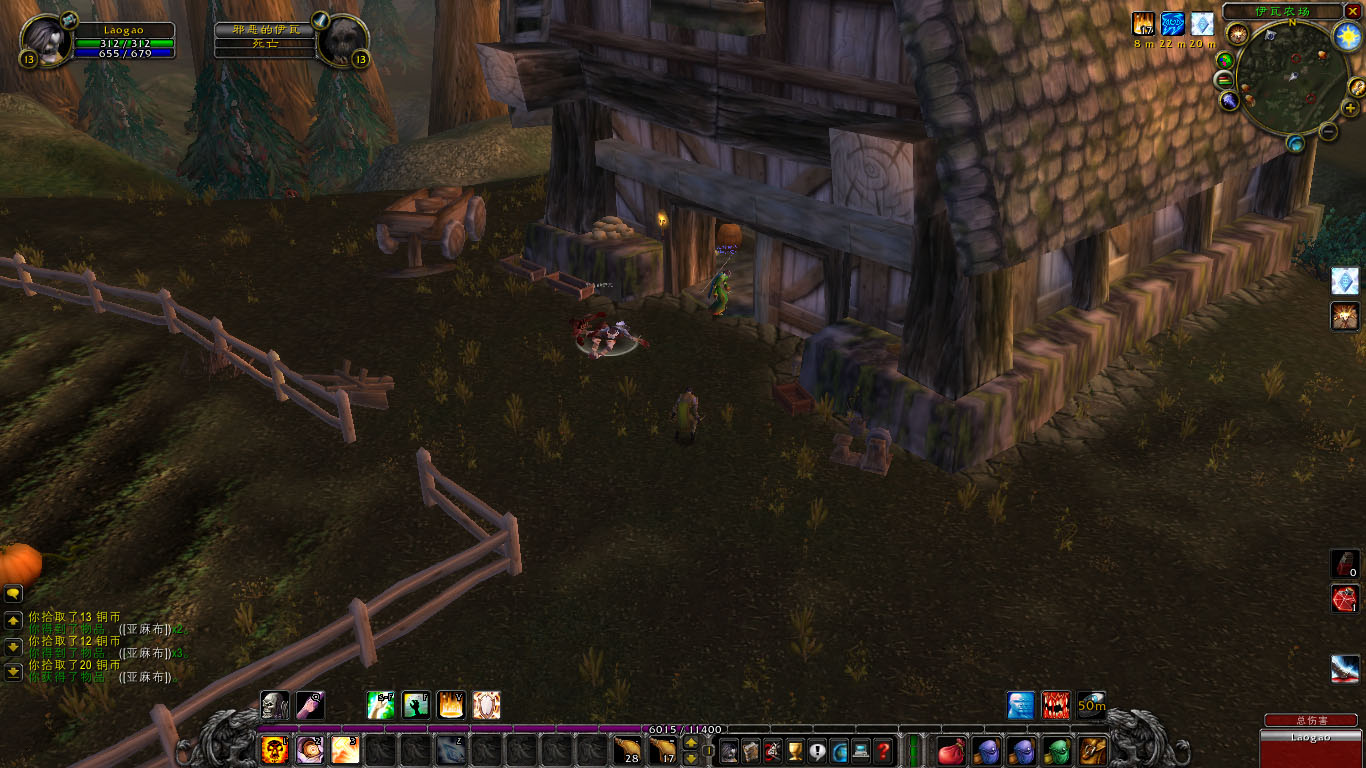Page the action bar up

(690, 743)
